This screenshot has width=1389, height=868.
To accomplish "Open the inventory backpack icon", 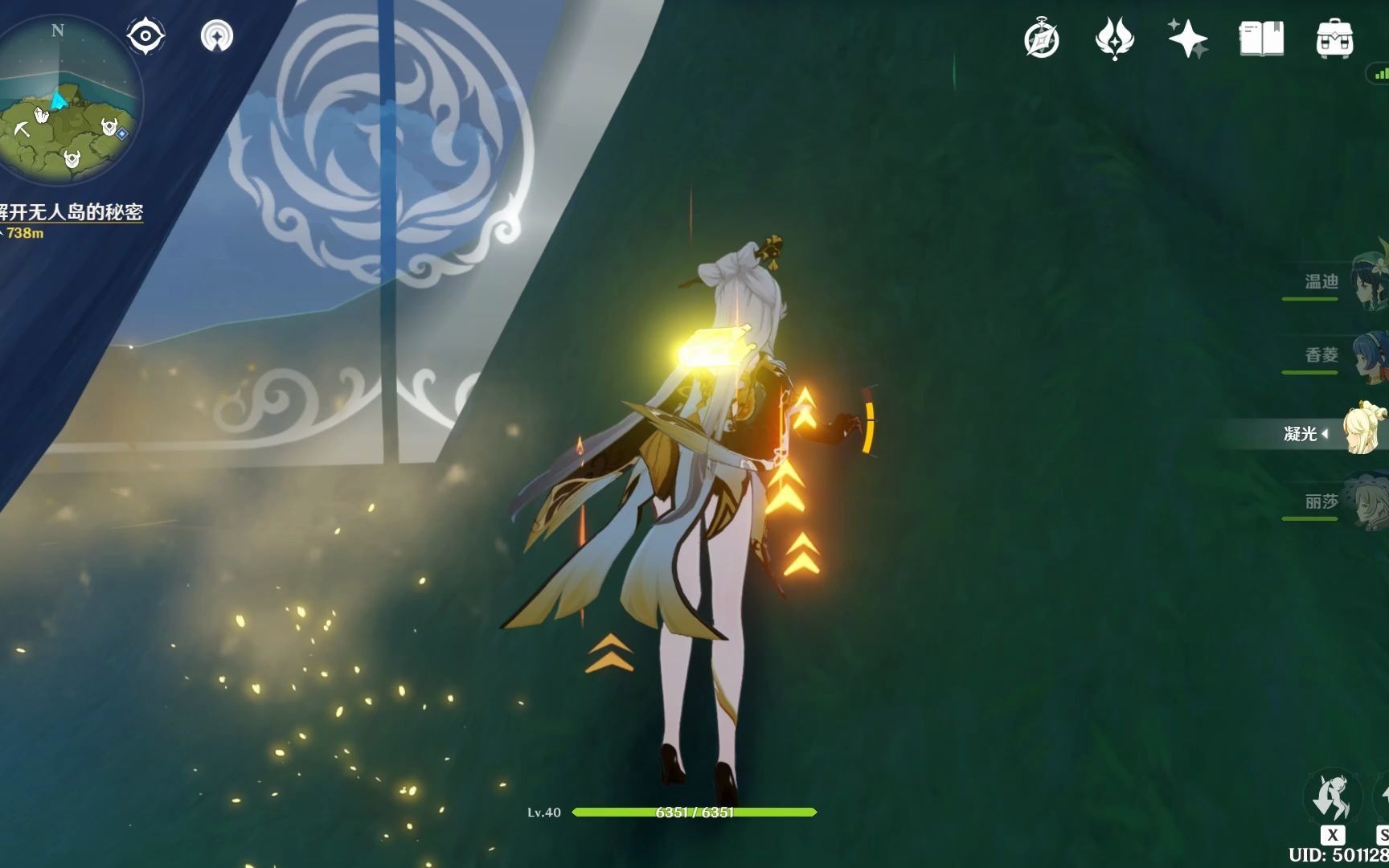I will coord(1335,39).
